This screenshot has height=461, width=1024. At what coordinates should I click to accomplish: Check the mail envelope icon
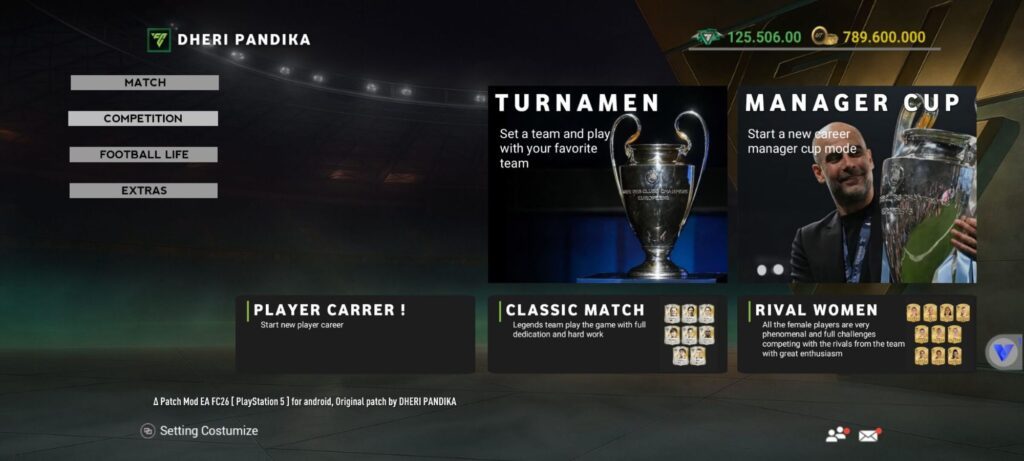coord(869,434)
